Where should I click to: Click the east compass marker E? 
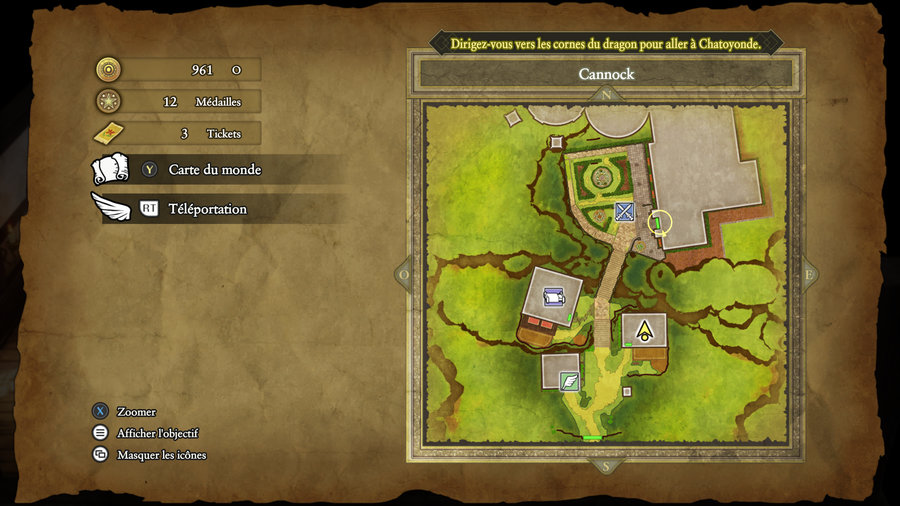coord(808,274)
